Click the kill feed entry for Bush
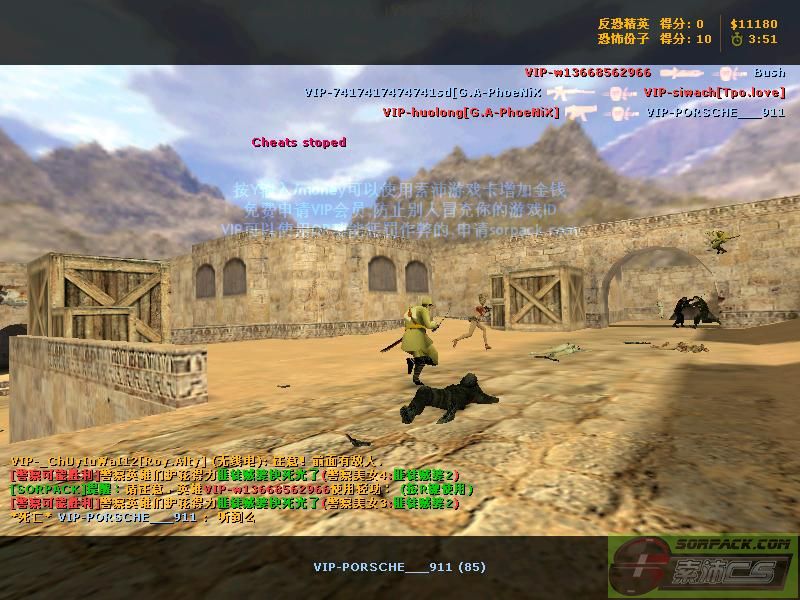This screenshot has height=600, width=800. point(769,73)
